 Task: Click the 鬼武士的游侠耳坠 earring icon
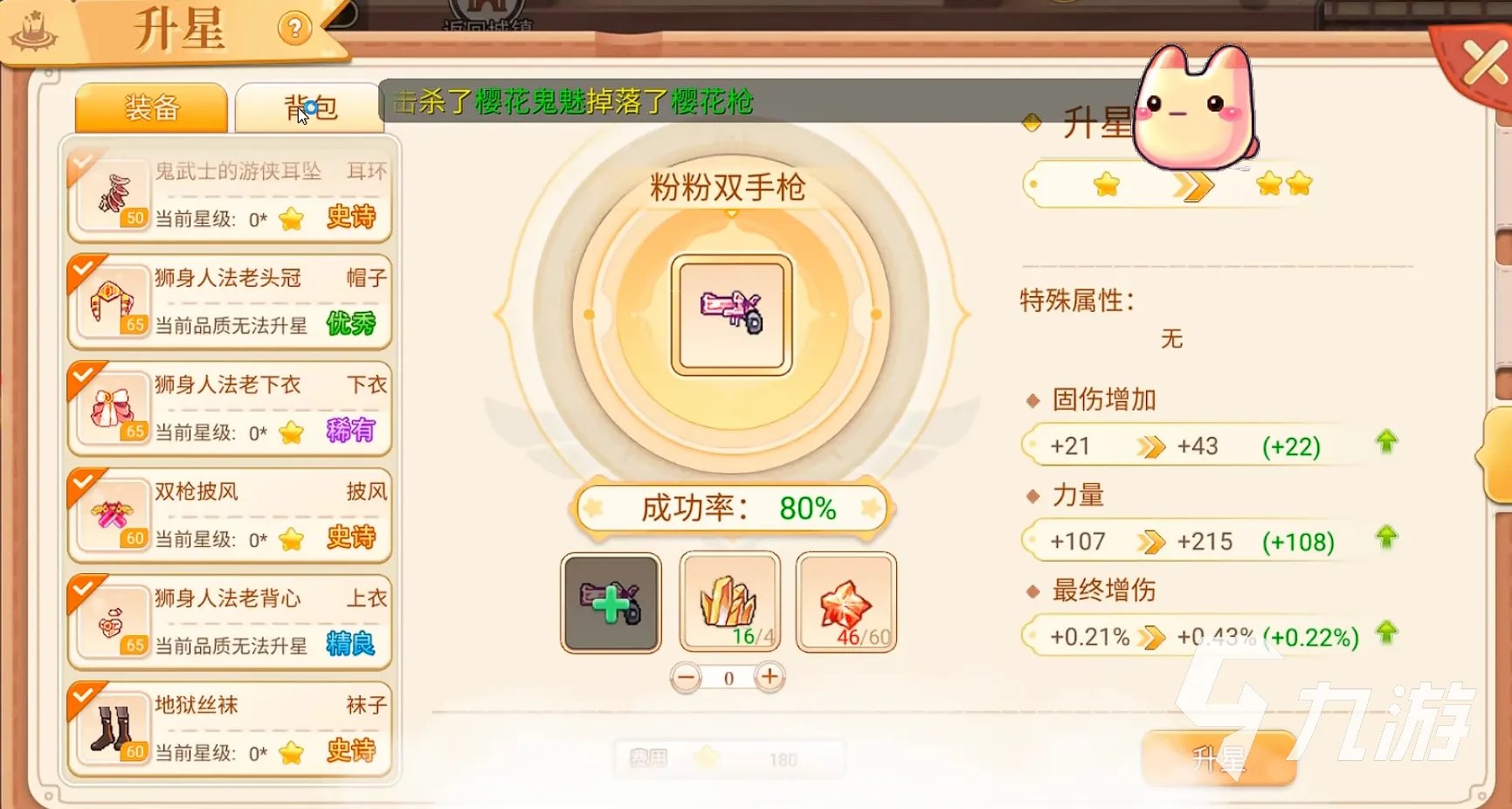(x=114, y=192)
